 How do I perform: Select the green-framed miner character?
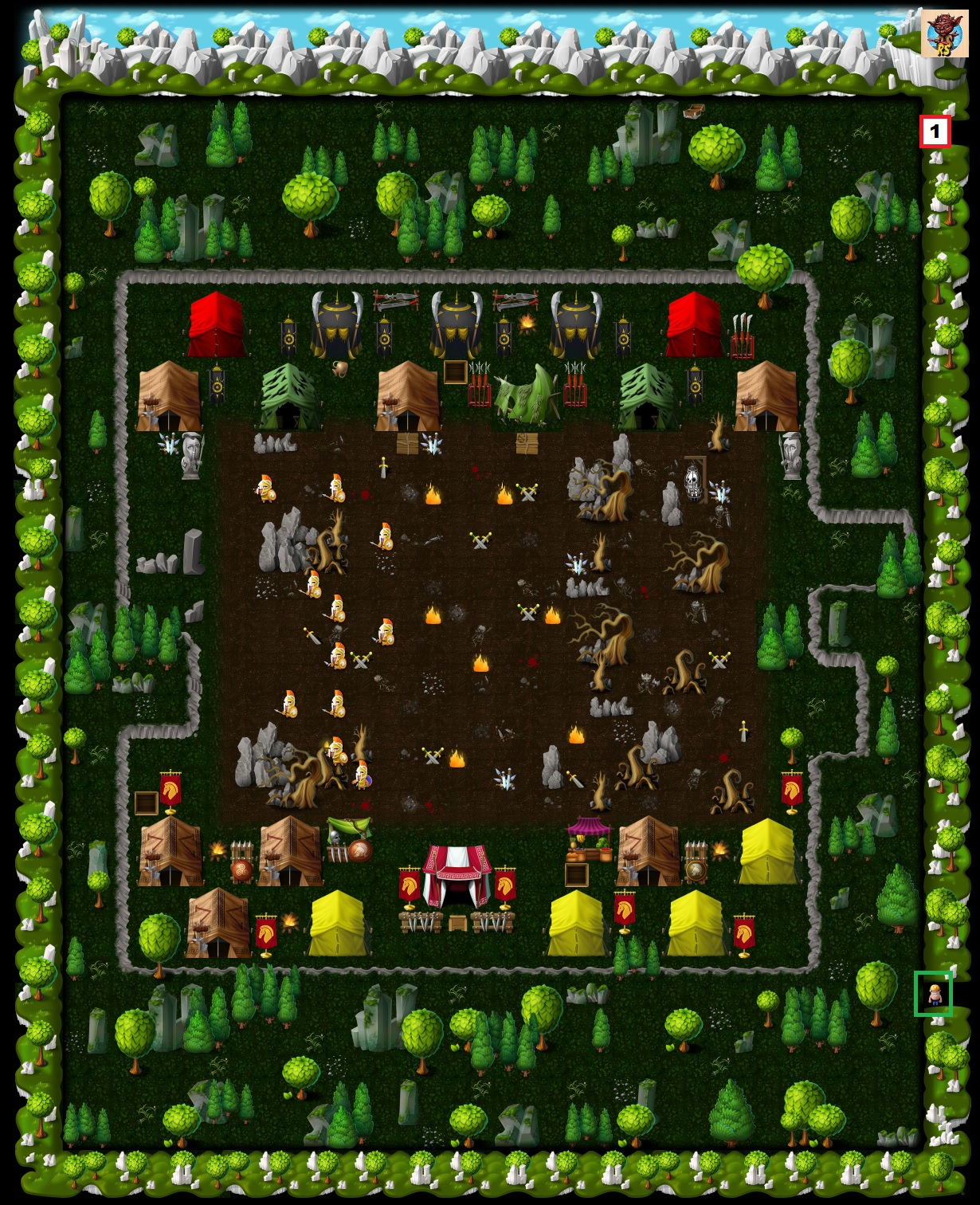pyautogui.click(x=933, y=994)
